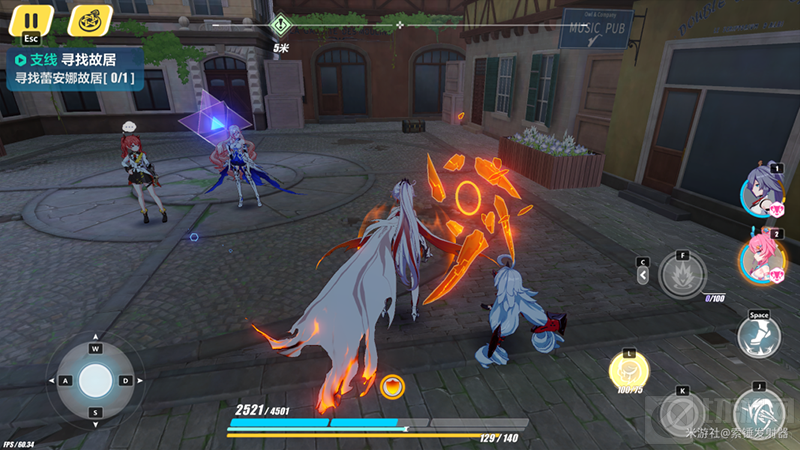Open the side quest 寻找故居 tracker

click(x=75, y=68)
